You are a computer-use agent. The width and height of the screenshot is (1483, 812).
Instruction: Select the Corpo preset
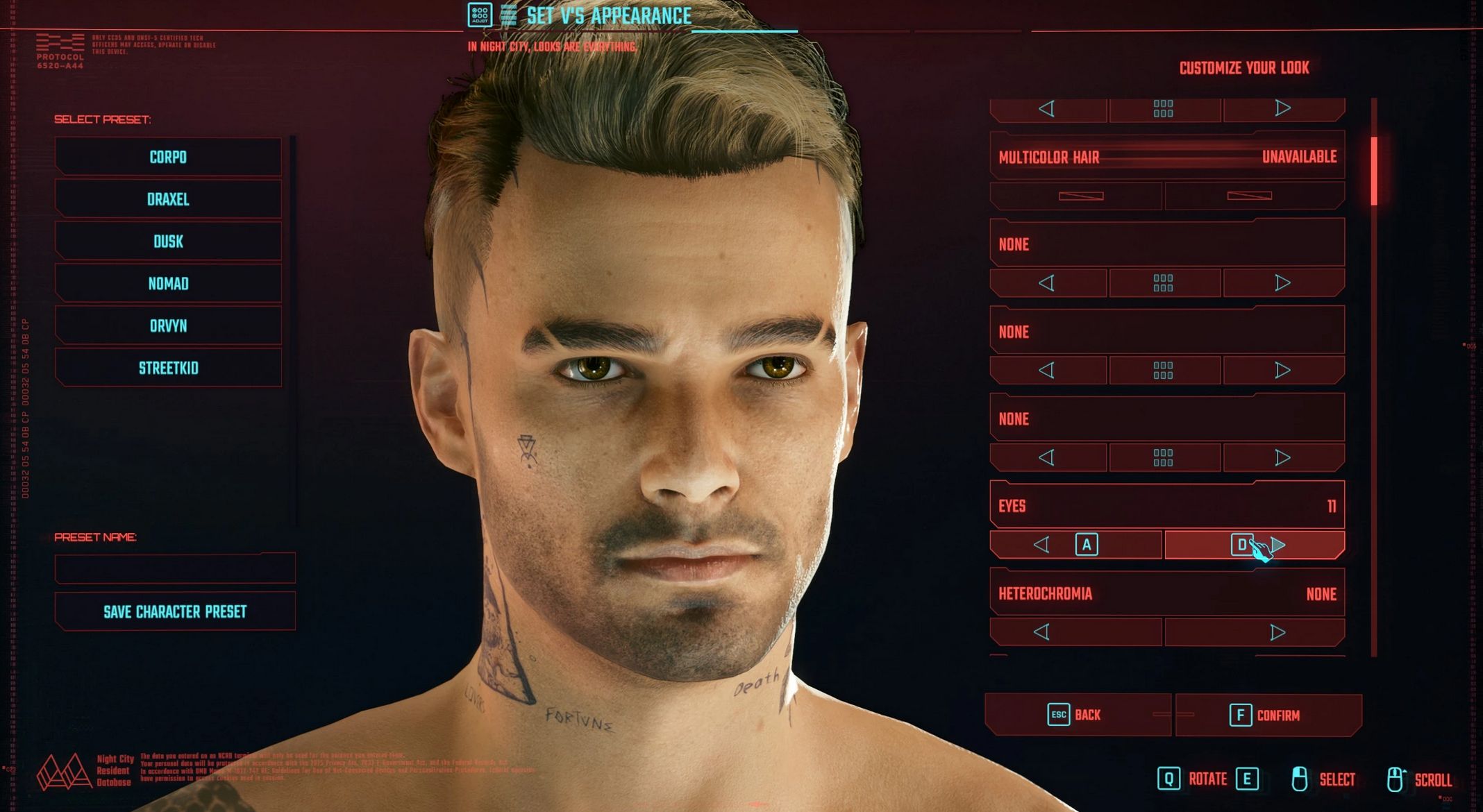(168, 157)
